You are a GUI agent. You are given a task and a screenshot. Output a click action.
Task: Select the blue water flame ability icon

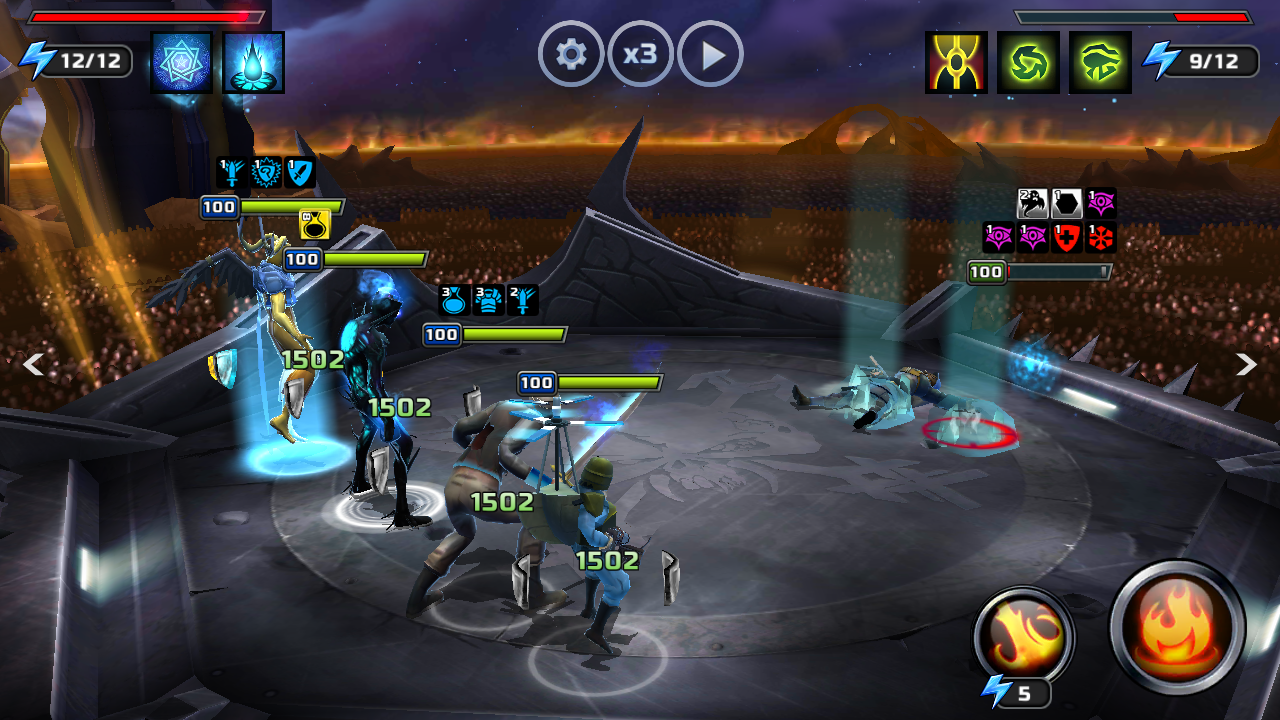(x=253, y=62)
